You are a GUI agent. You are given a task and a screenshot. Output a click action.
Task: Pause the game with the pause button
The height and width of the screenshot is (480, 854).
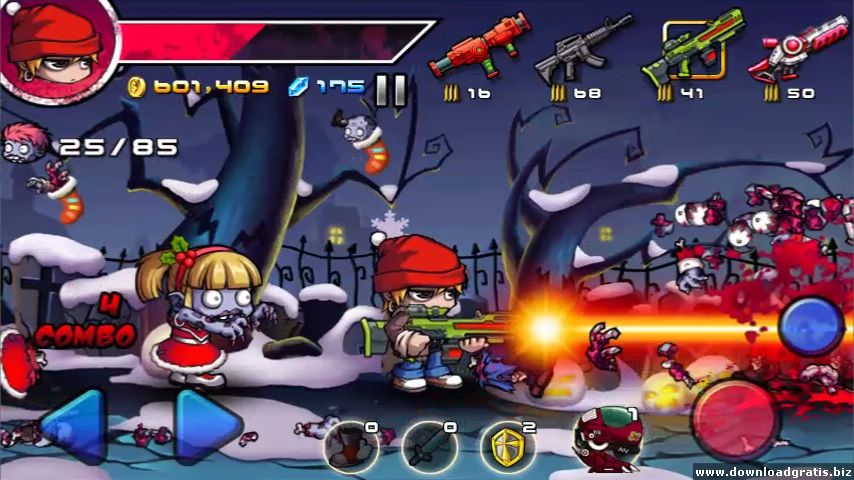(x=390, y=89)
